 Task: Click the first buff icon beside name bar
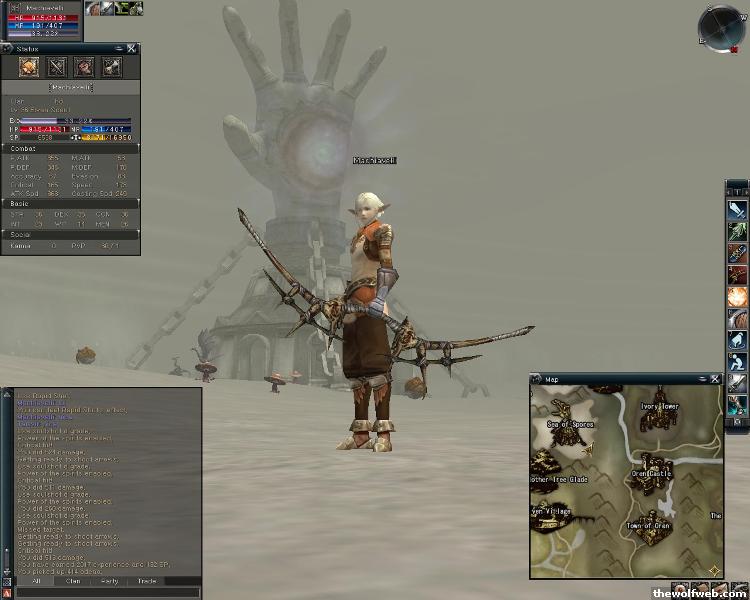[93, 8]
